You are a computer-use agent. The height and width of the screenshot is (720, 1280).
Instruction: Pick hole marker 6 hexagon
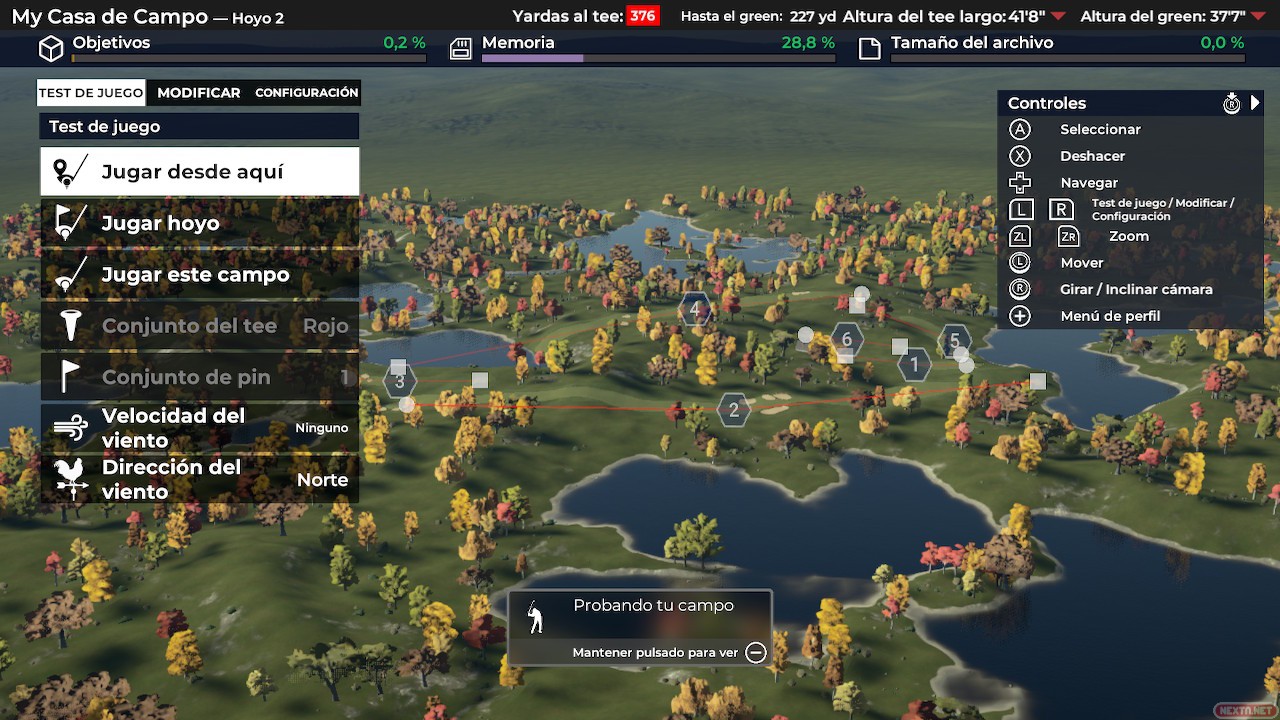click(x=847, y=339)
